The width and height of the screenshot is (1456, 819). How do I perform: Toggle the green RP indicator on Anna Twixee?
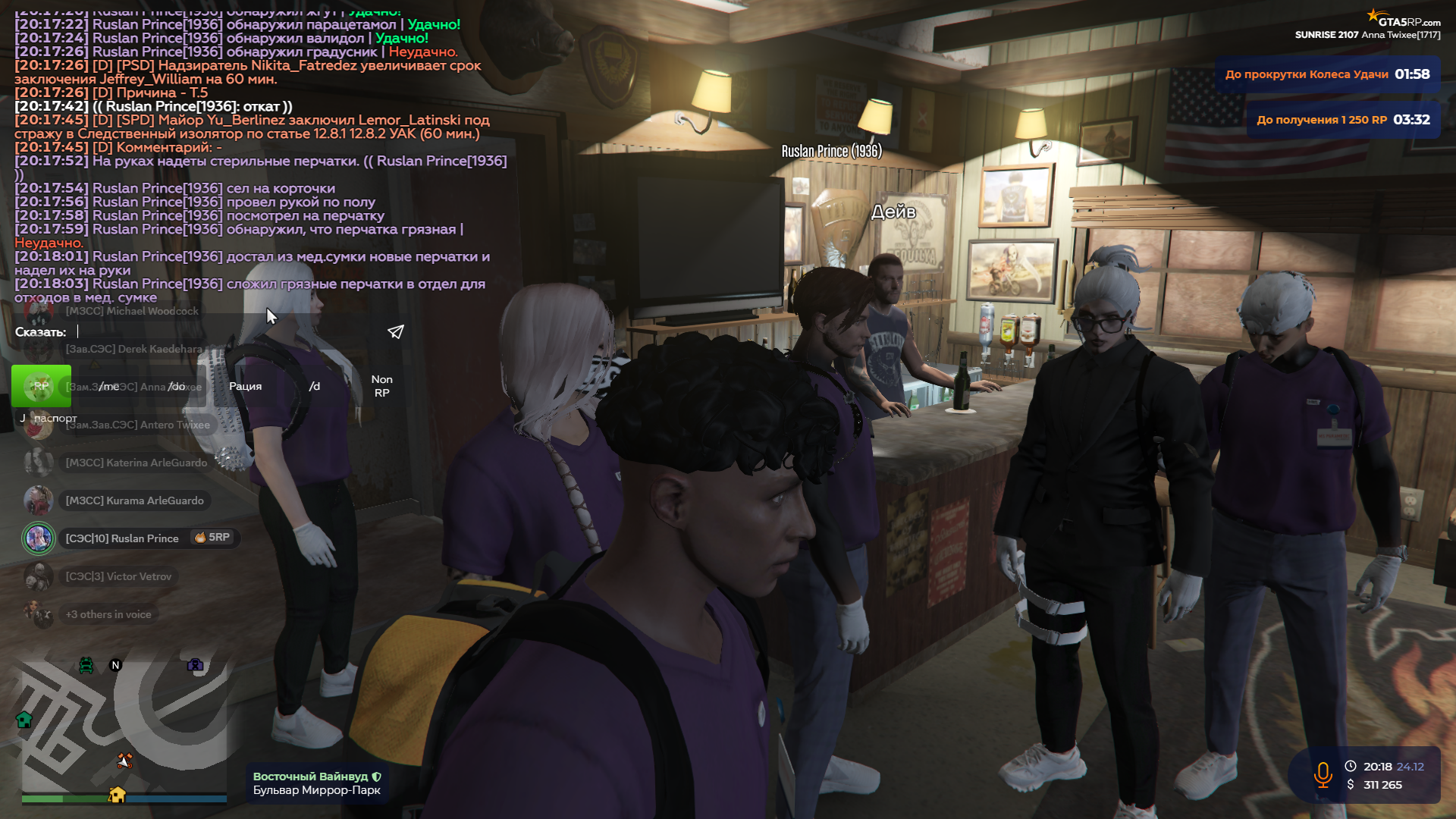click(41, 386)
